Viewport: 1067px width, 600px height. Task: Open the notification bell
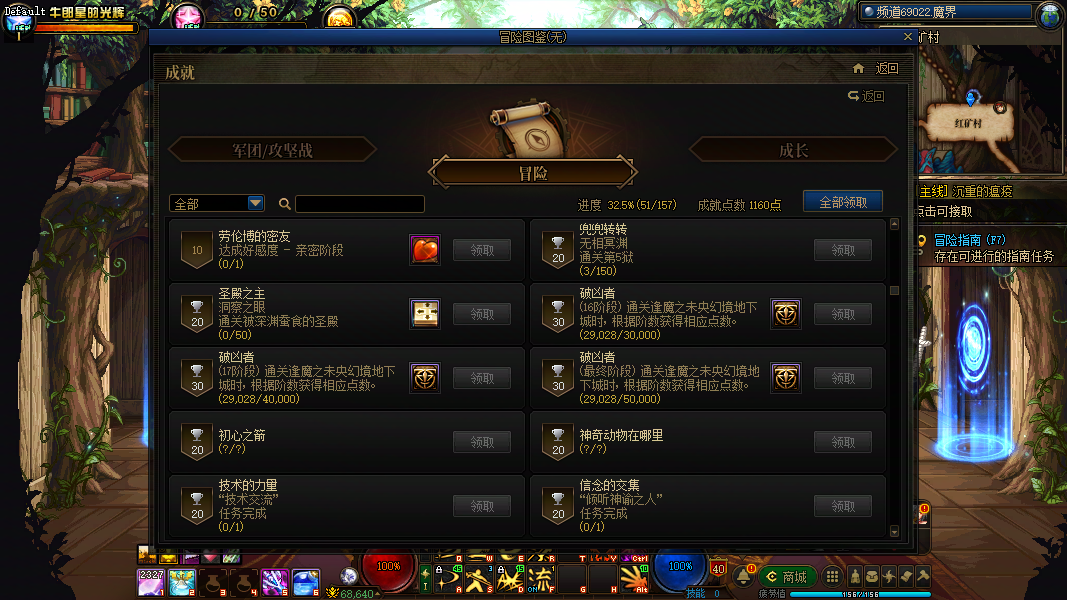[744, 577]
